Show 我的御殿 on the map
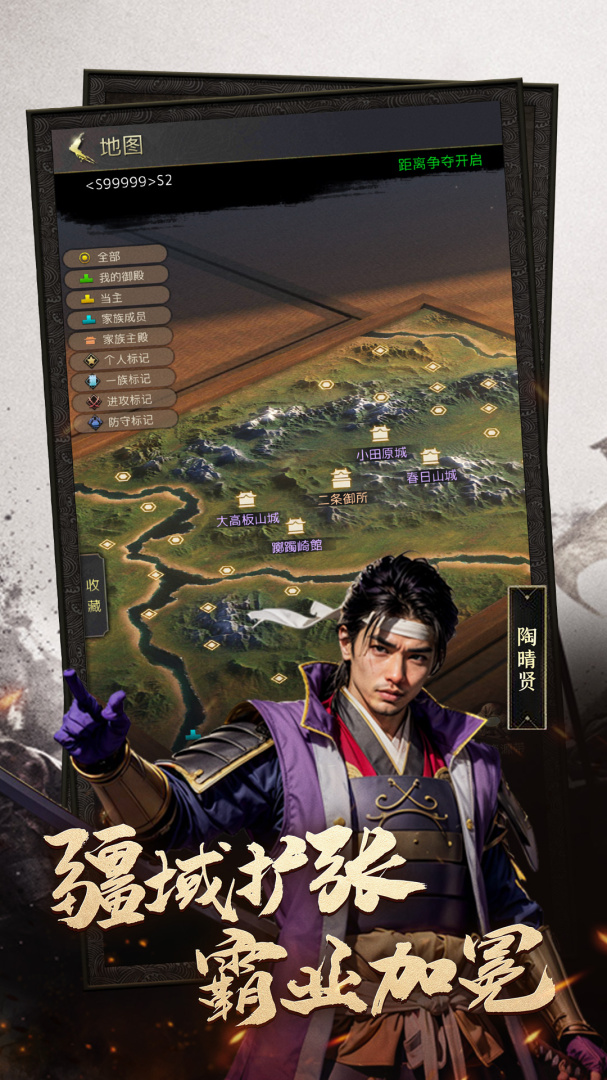607x1080 pixels. click(116, 276)
